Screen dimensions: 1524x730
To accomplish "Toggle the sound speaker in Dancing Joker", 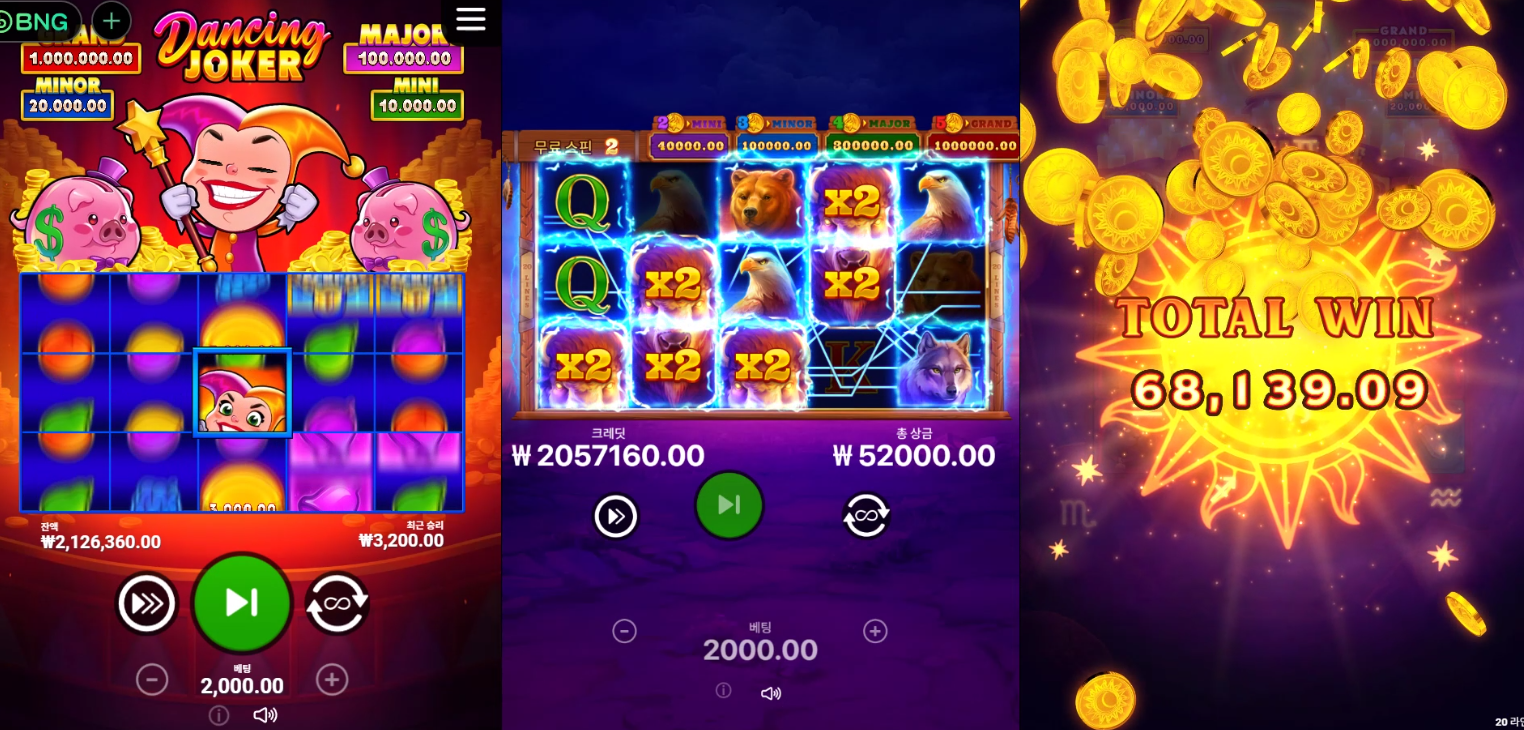I will tap(265, 715).
